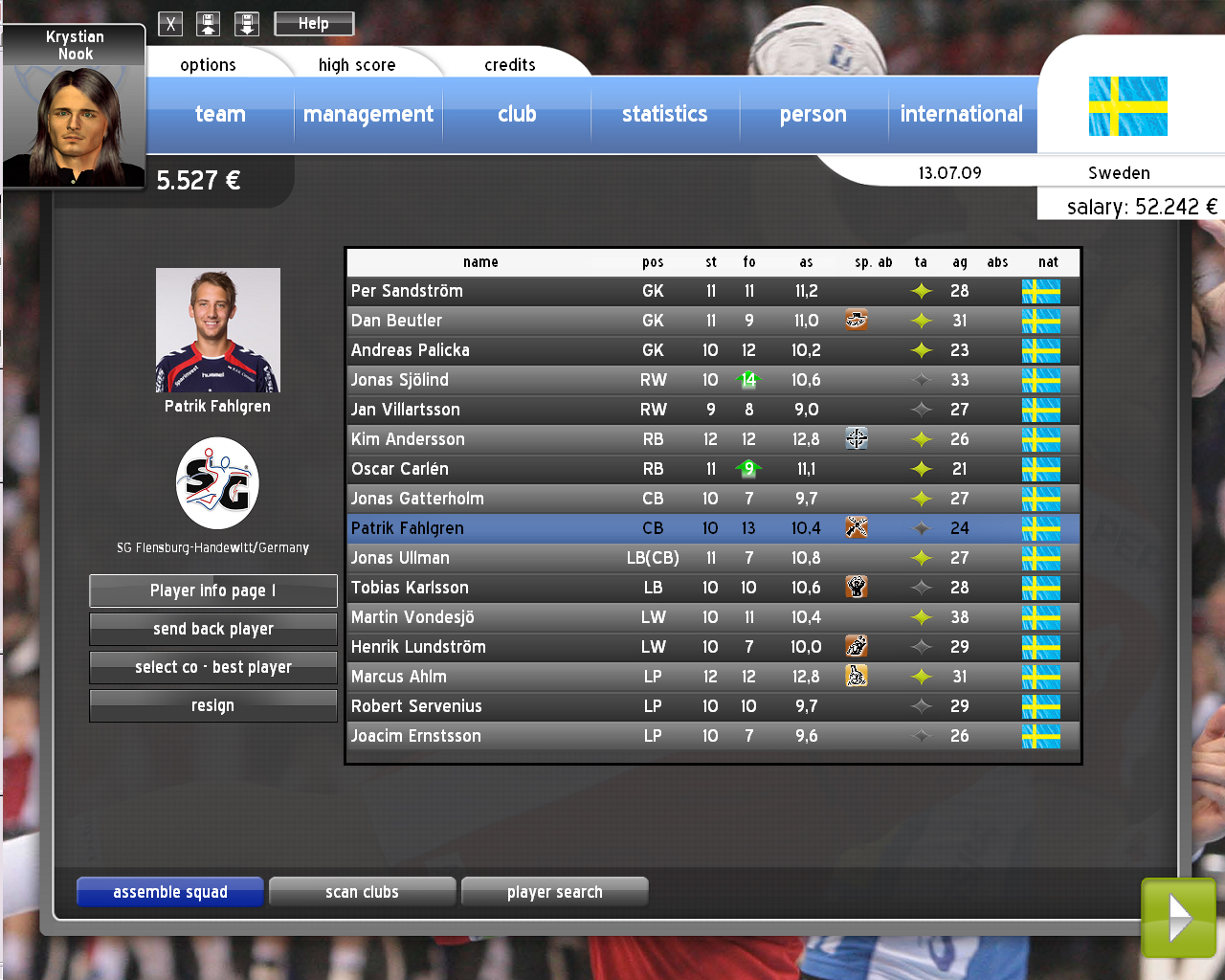View the high score page

[357, 65]
